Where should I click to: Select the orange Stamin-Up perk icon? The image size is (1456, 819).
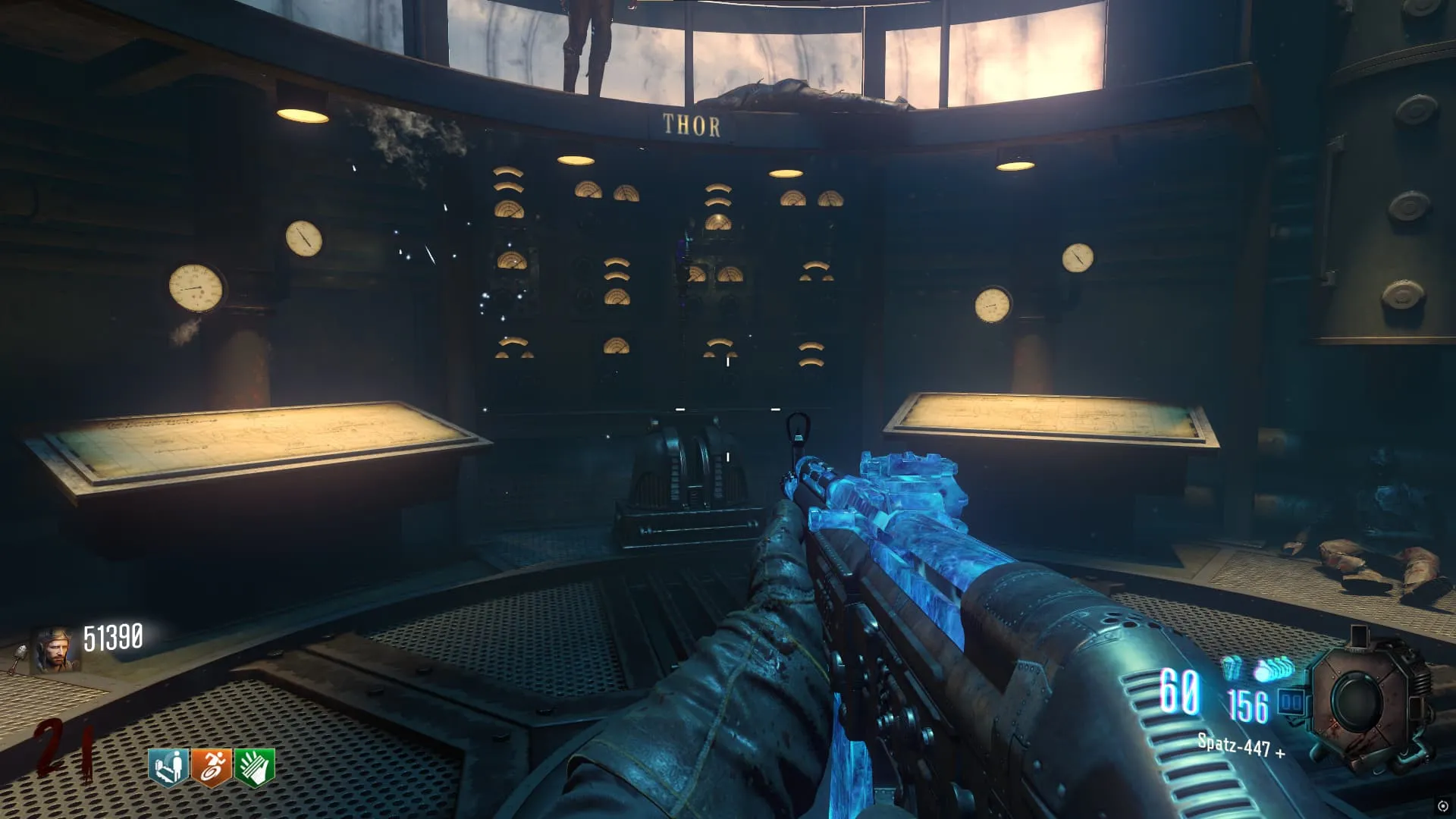click(x=212, y=768)
